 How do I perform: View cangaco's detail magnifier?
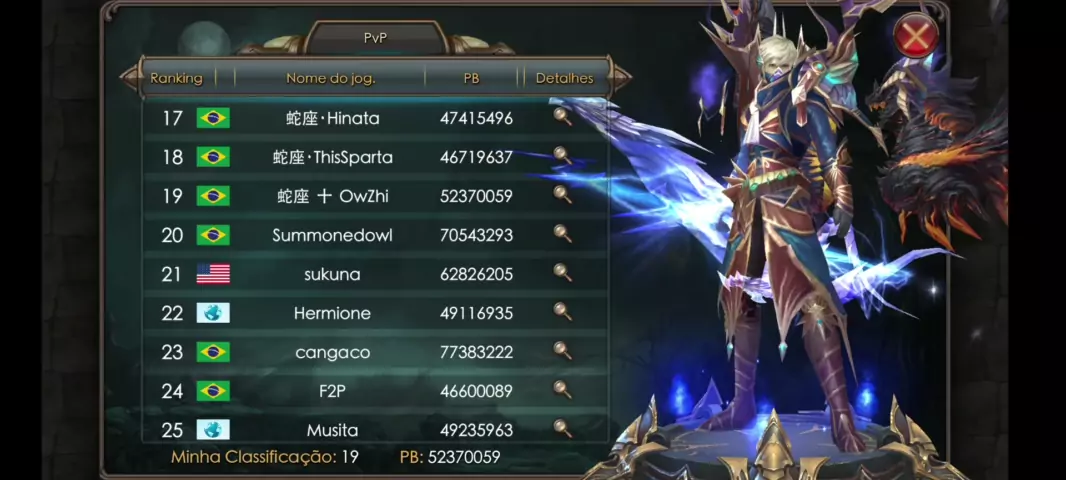pos(563,351)
